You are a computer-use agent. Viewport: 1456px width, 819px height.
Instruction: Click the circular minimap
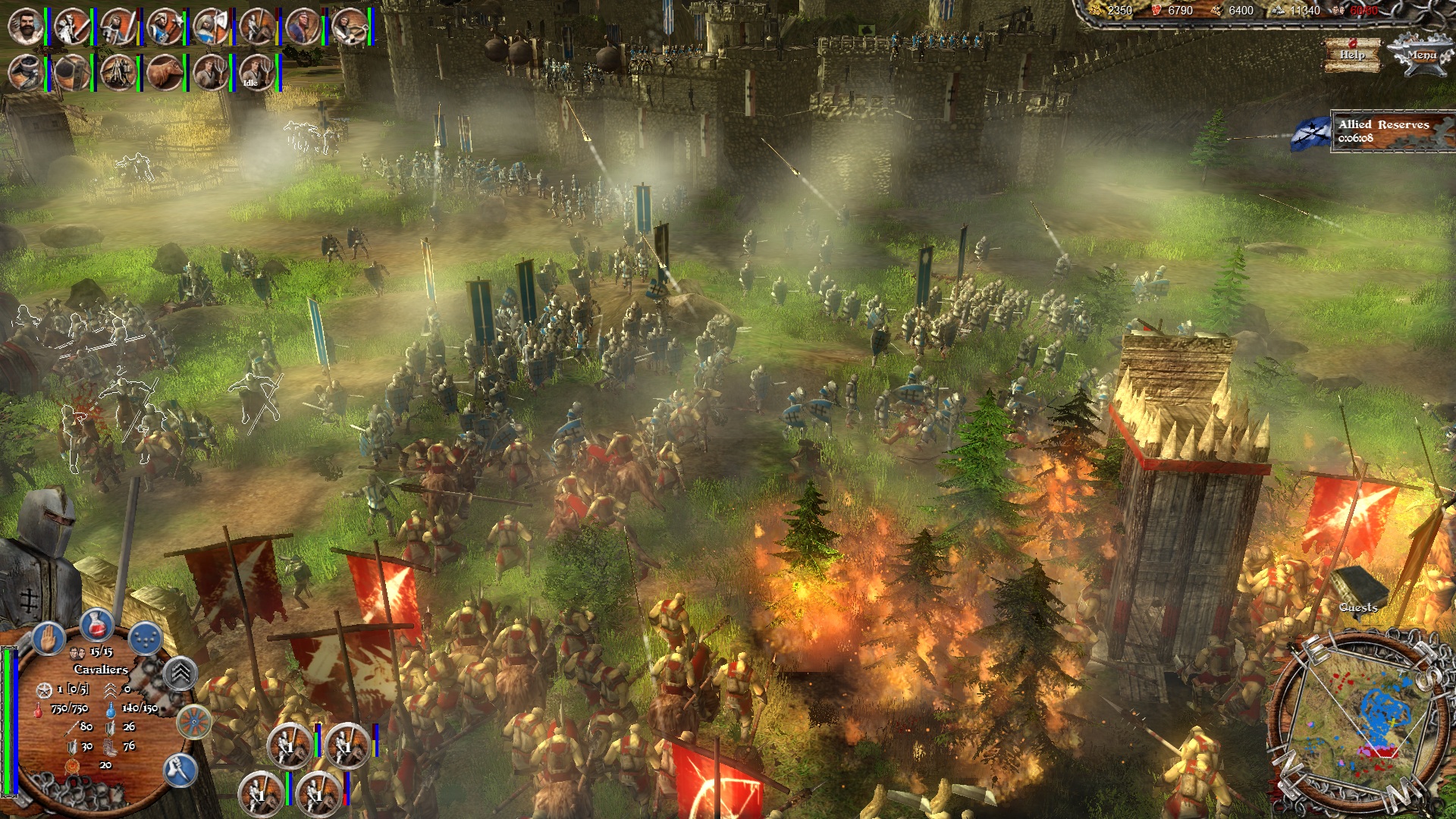click(1358, 715)
